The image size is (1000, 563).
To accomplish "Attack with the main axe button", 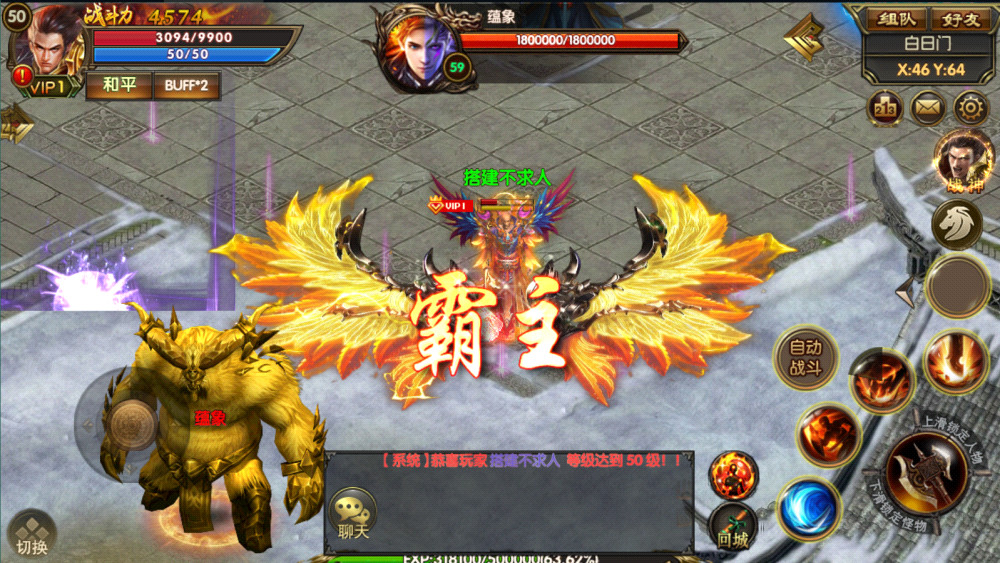I will click(927, 473).
